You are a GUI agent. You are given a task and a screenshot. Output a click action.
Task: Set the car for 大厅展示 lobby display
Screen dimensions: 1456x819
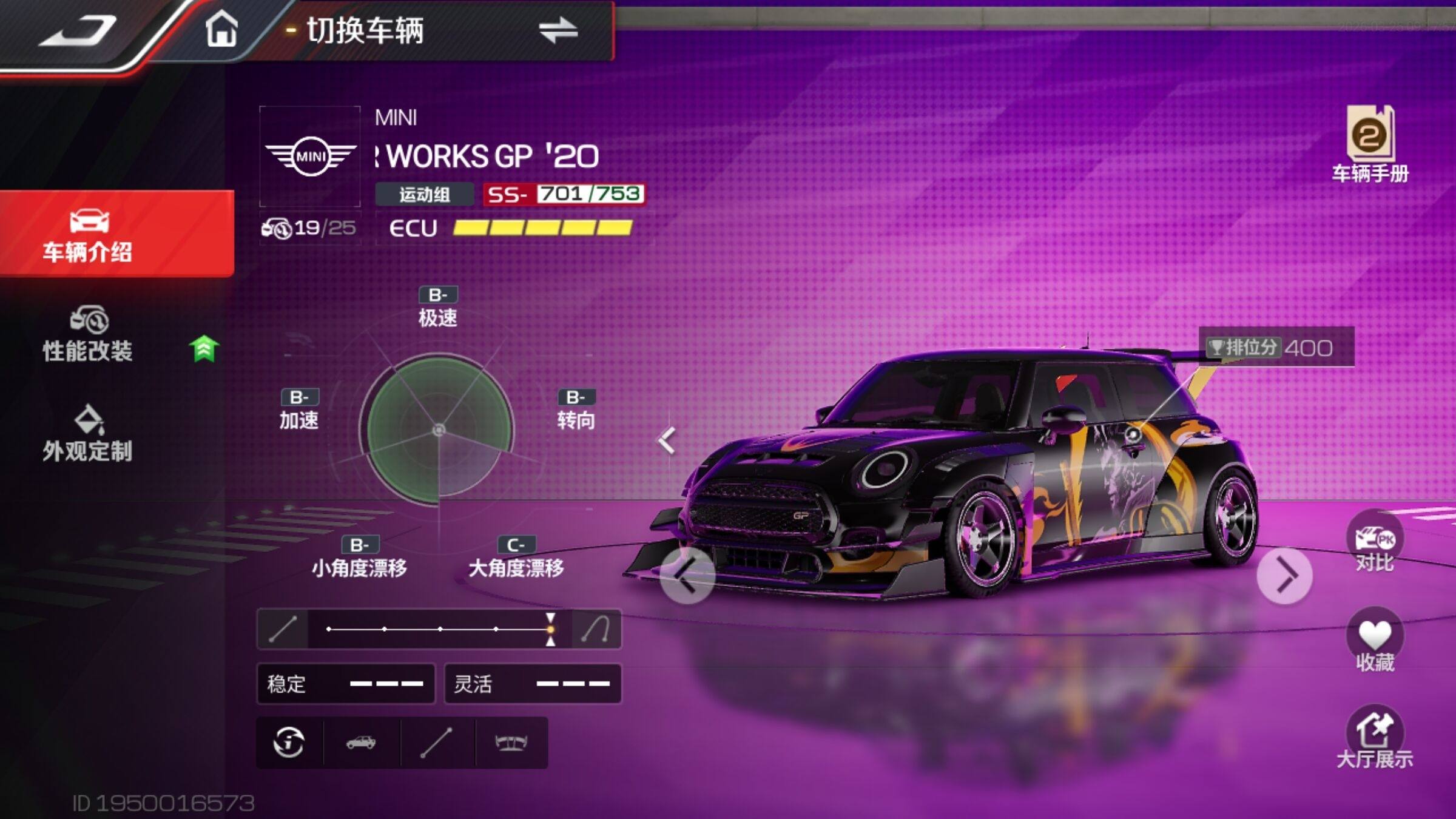click(1375, 739)
